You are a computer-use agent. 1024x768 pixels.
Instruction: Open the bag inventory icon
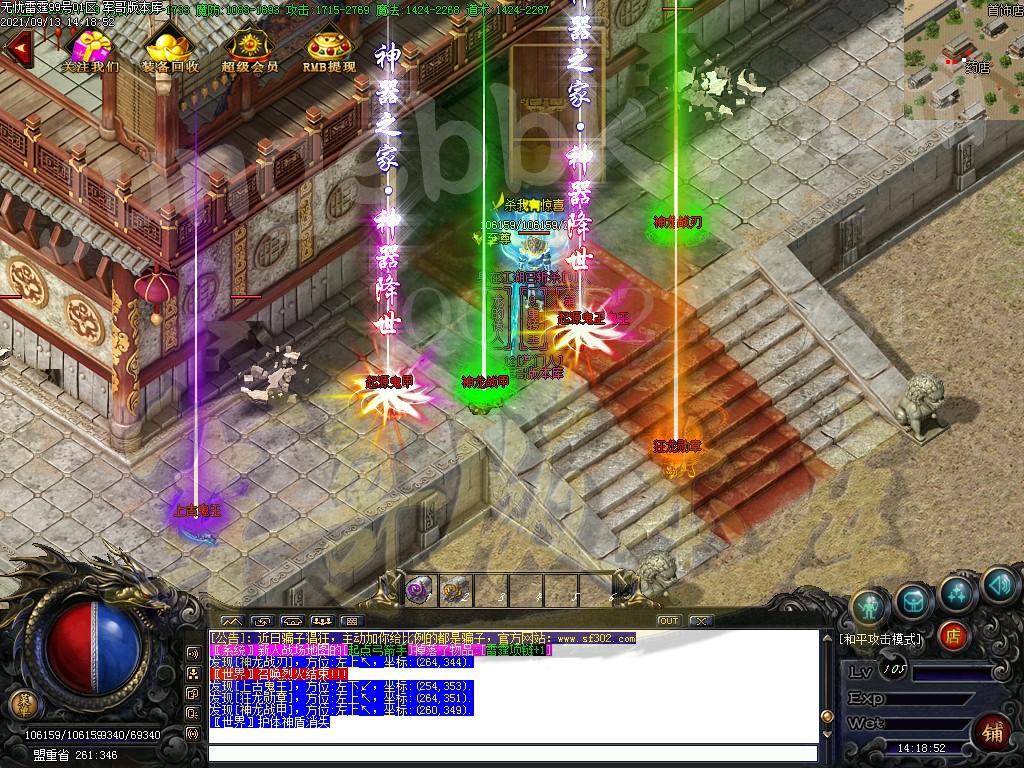click(x=914, y=601)
